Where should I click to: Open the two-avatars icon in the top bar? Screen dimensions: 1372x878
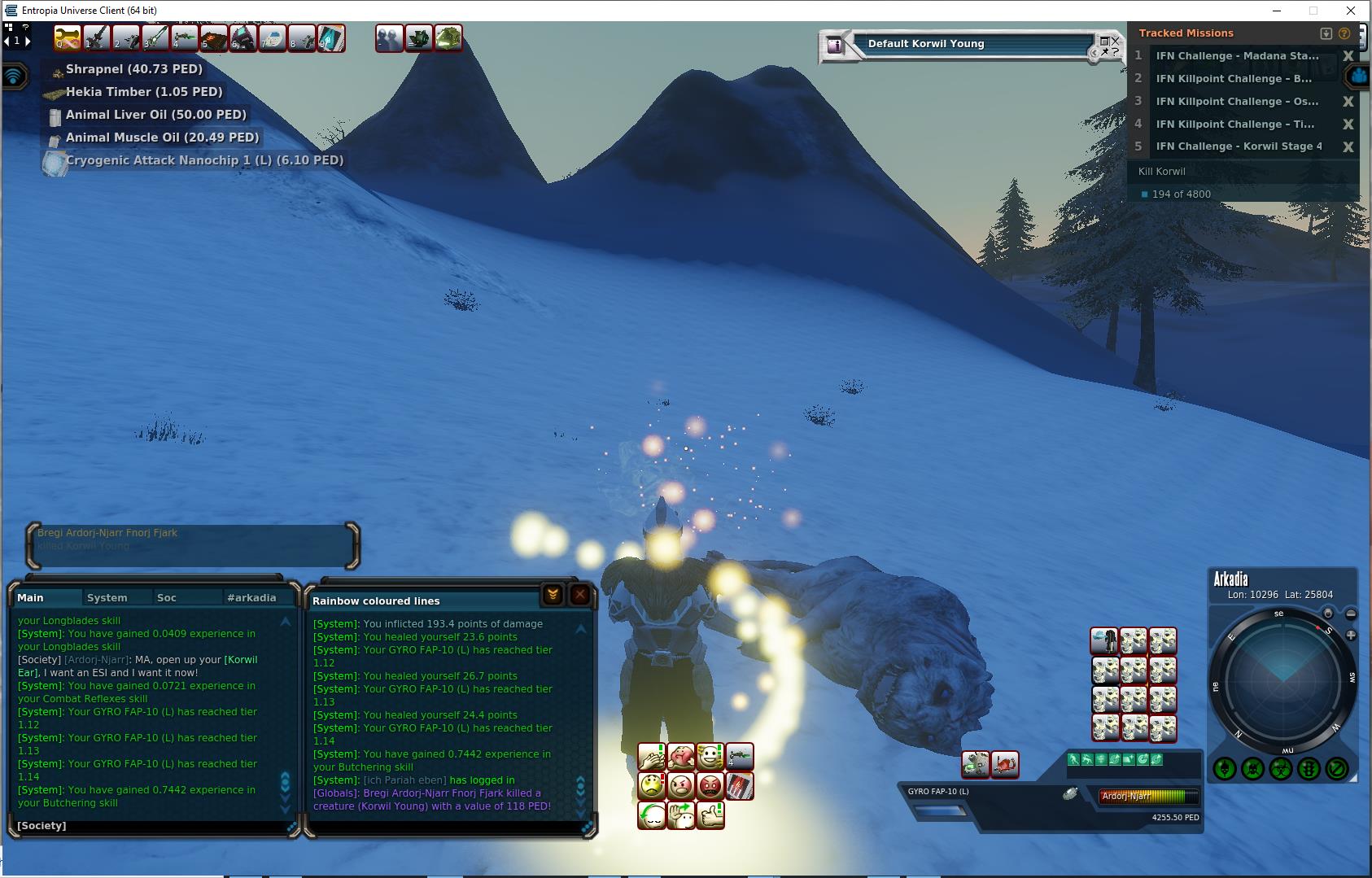[x=389, y=38]
